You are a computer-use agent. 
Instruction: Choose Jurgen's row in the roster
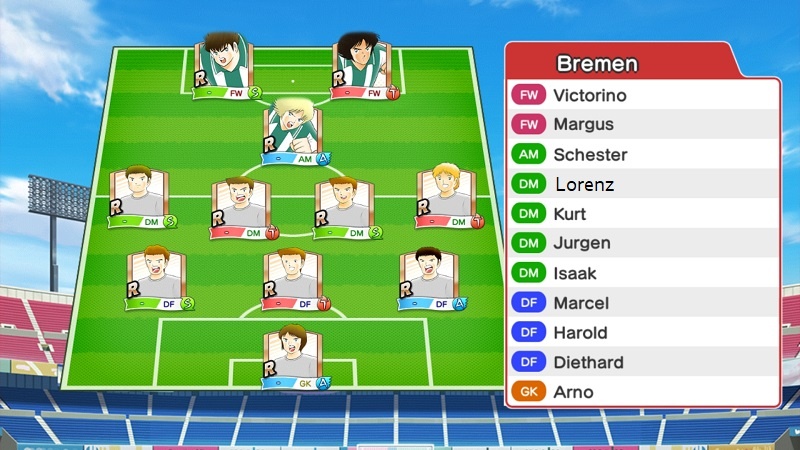[x=640, y=243]
